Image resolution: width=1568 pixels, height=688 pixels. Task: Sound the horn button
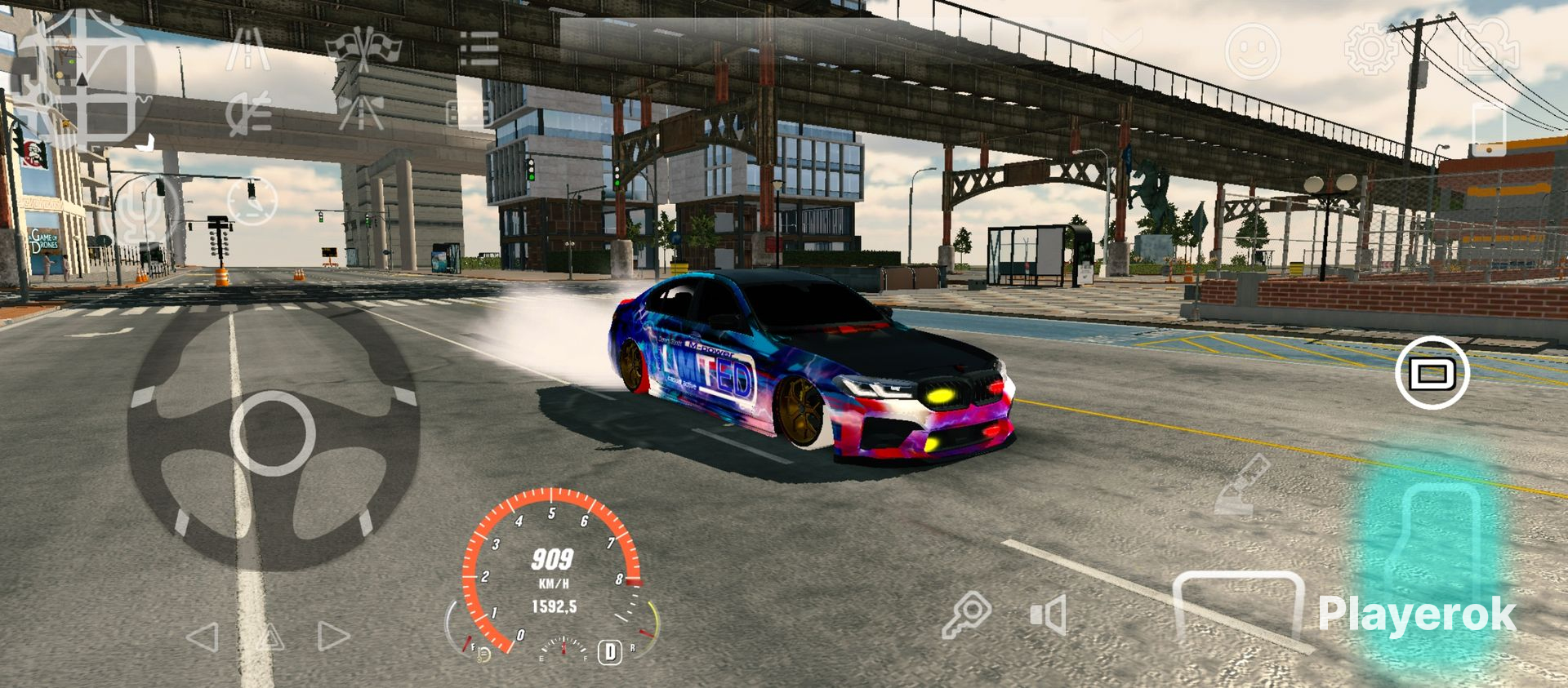coord(1049,614)
